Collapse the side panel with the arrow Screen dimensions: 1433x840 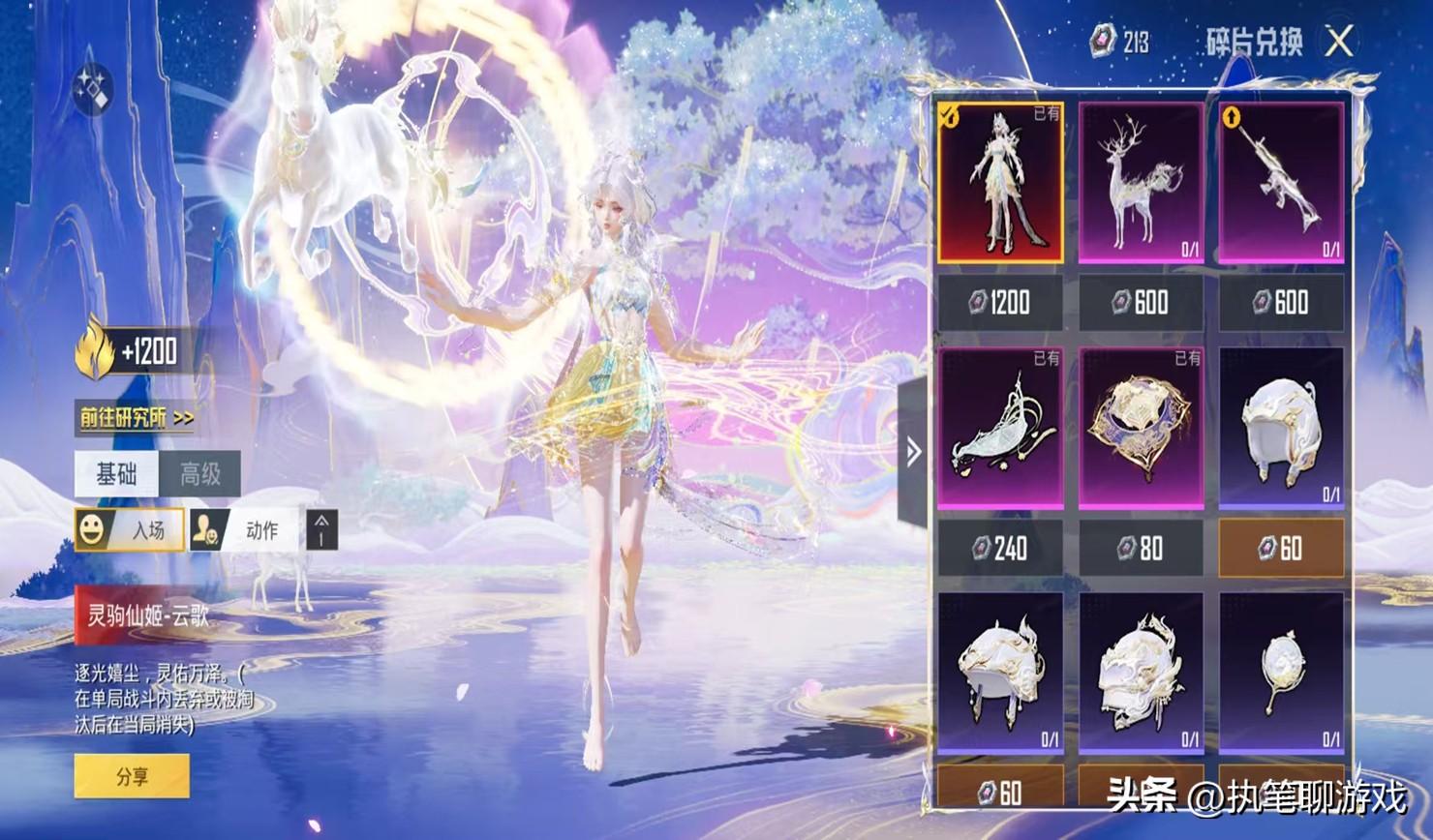pyautogui.click(x=913, y=452)
